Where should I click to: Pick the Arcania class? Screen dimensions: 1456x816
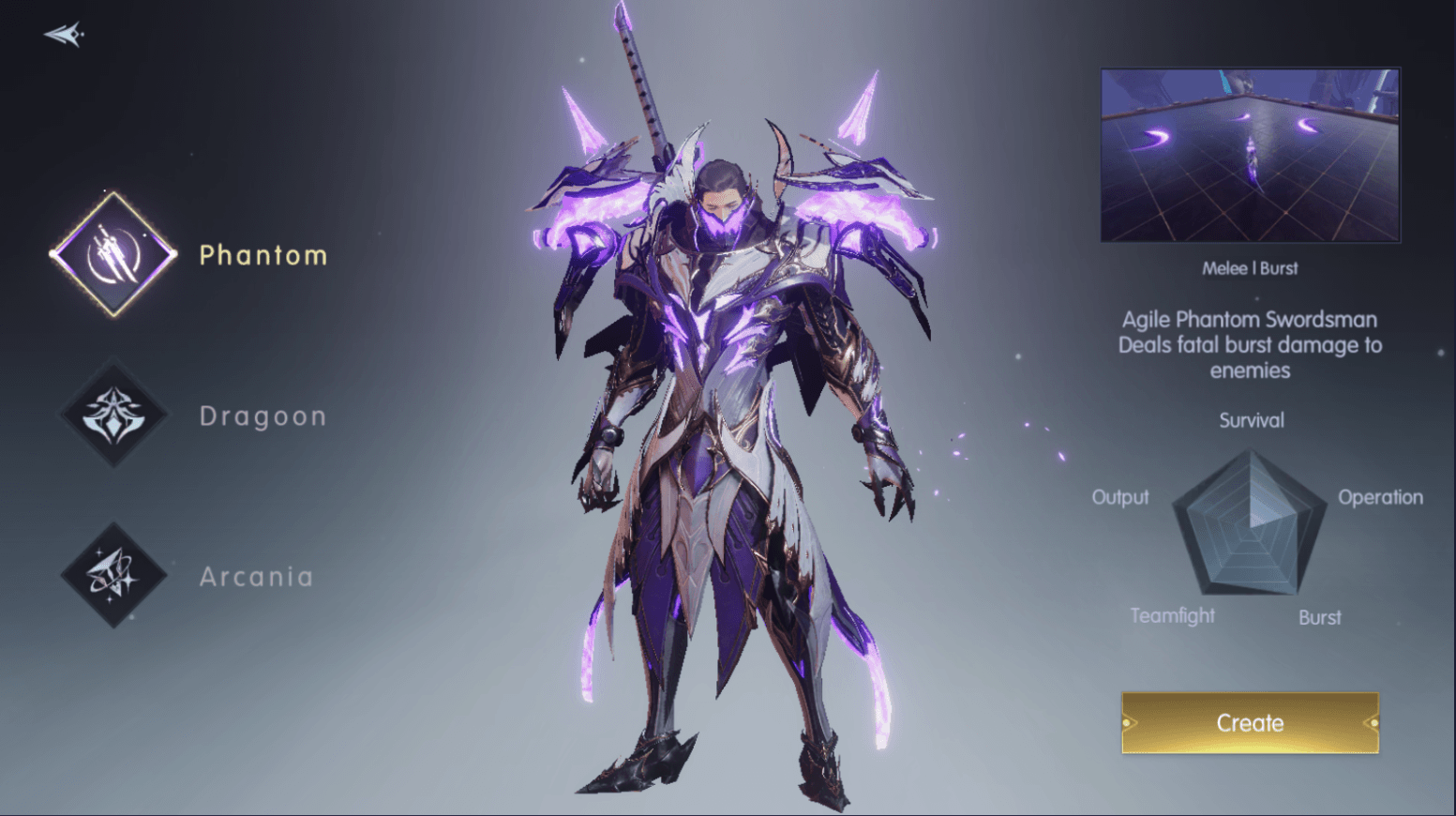(113, 575)
